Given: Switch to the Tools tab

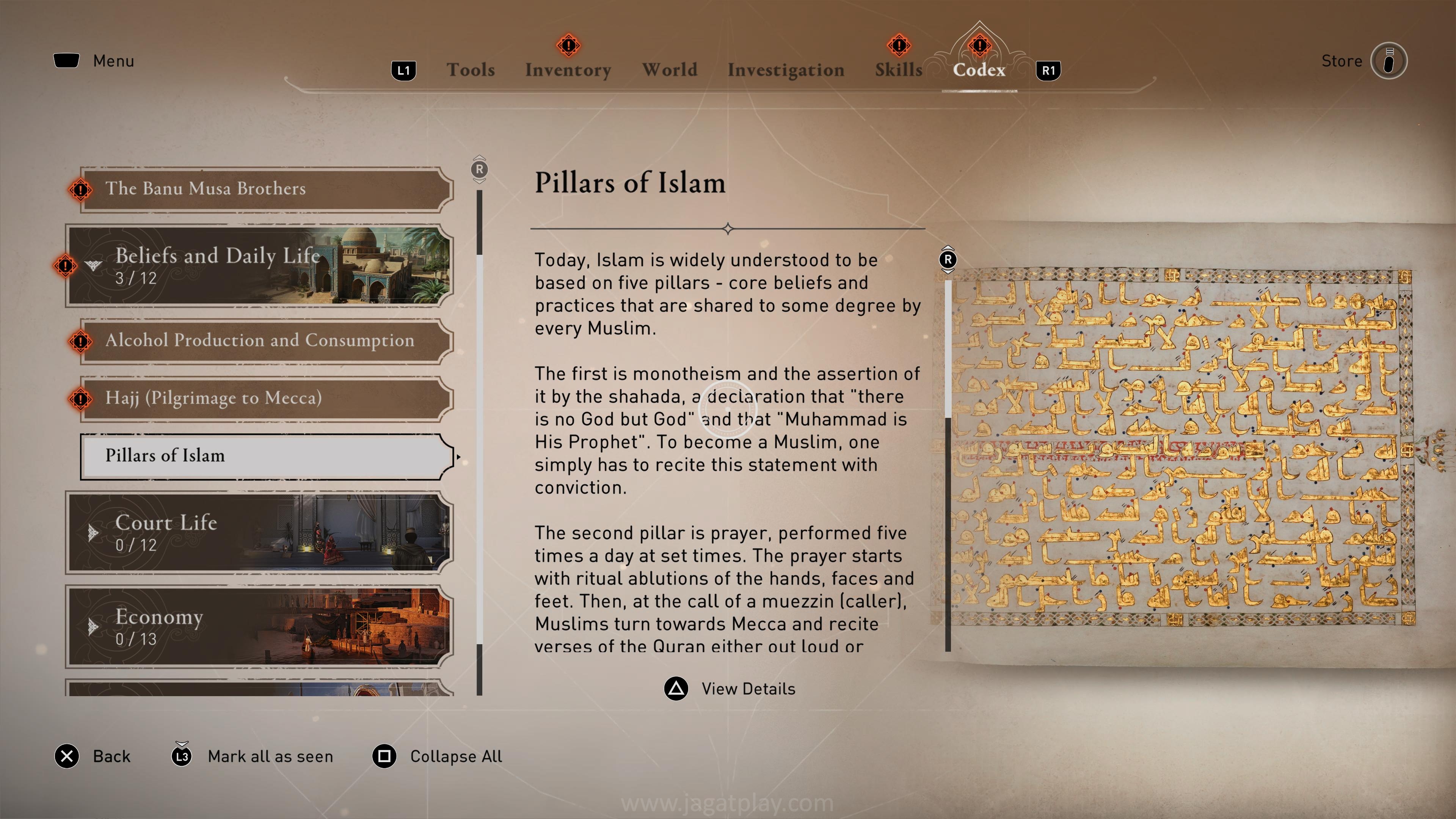Looking at the screenshot, I should pyautogui.click(x=470, y=70).
